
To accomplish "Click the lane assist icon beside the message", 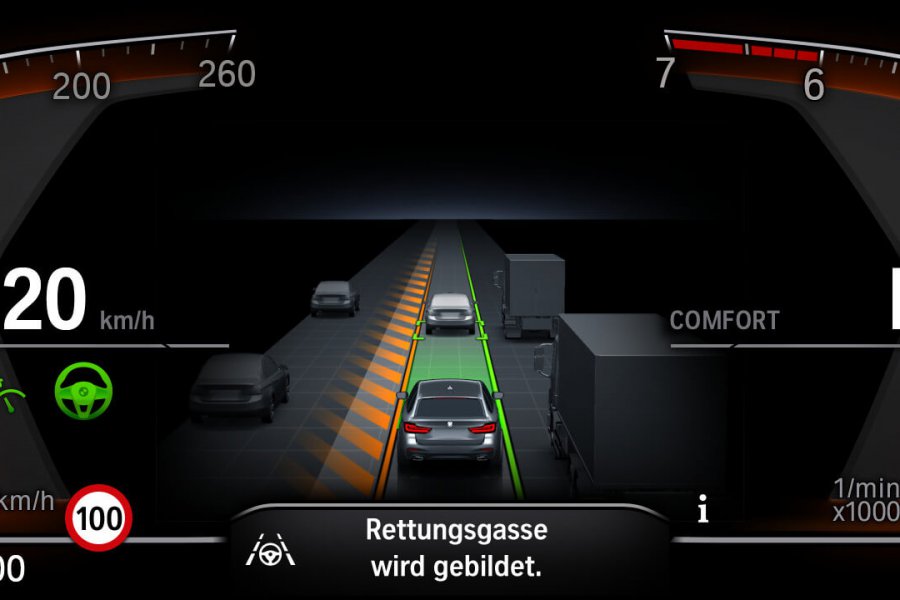I will click(269, 549).
